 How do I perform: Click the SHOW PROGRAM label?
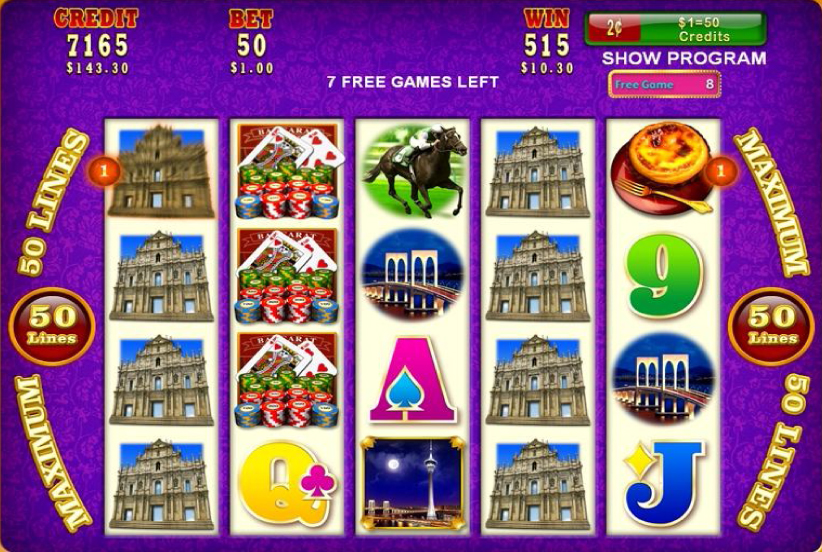[x=683, y=58]
